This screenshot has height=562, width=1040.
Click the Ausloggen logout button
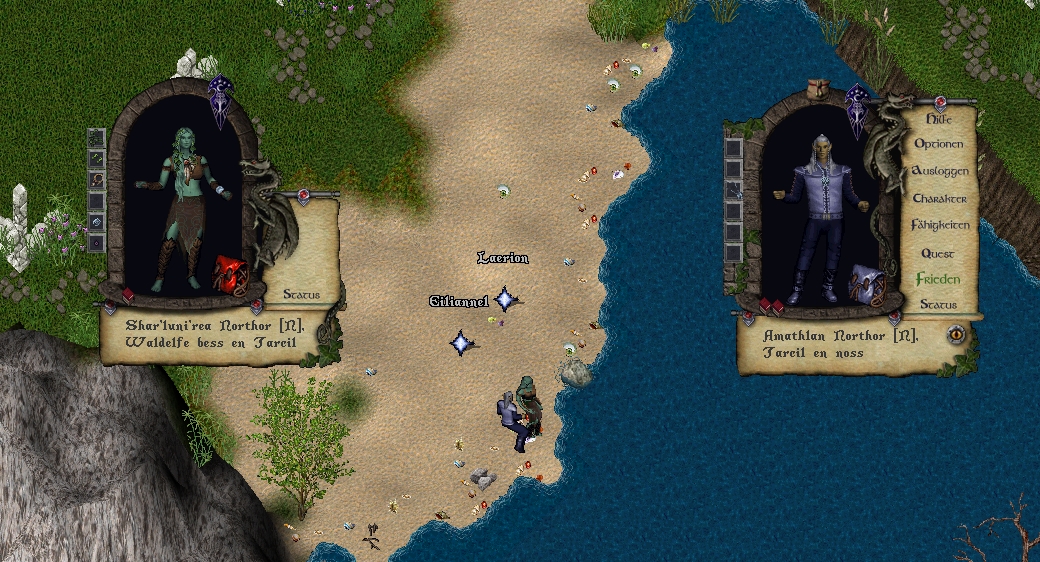[x=940, y=171]
